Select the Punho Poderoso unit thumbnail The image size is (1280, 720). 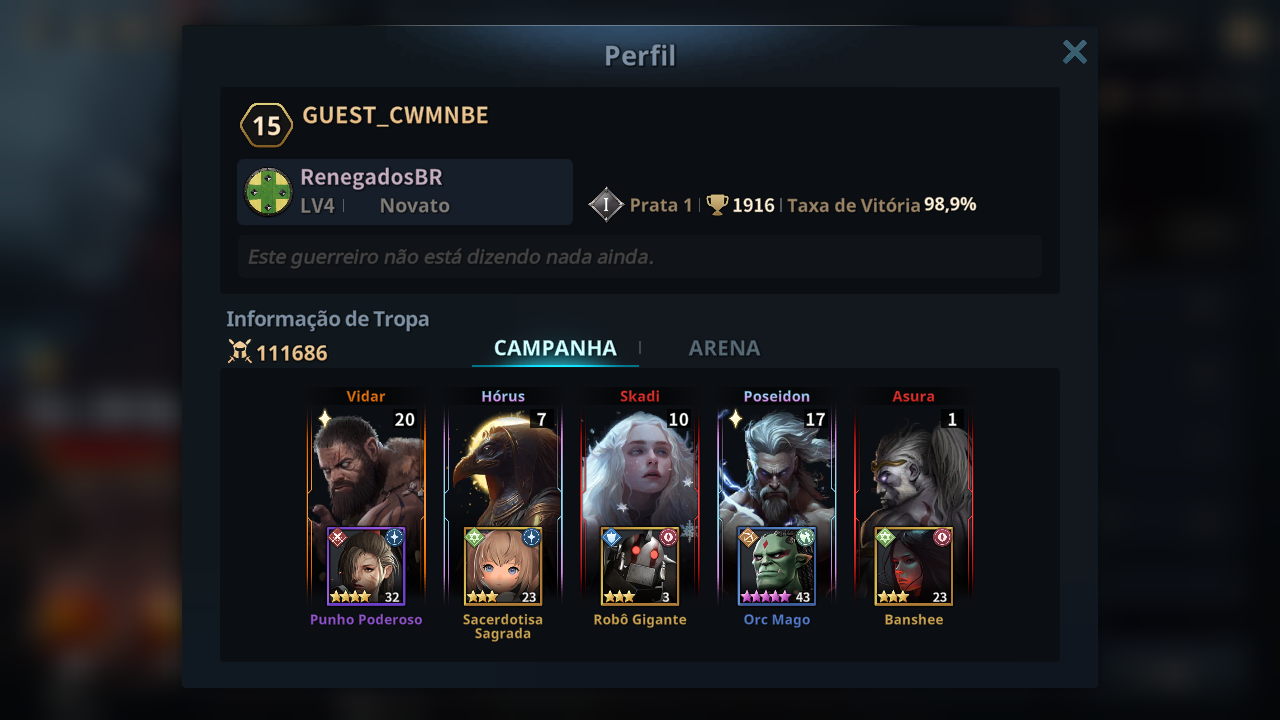click(366, 566)
